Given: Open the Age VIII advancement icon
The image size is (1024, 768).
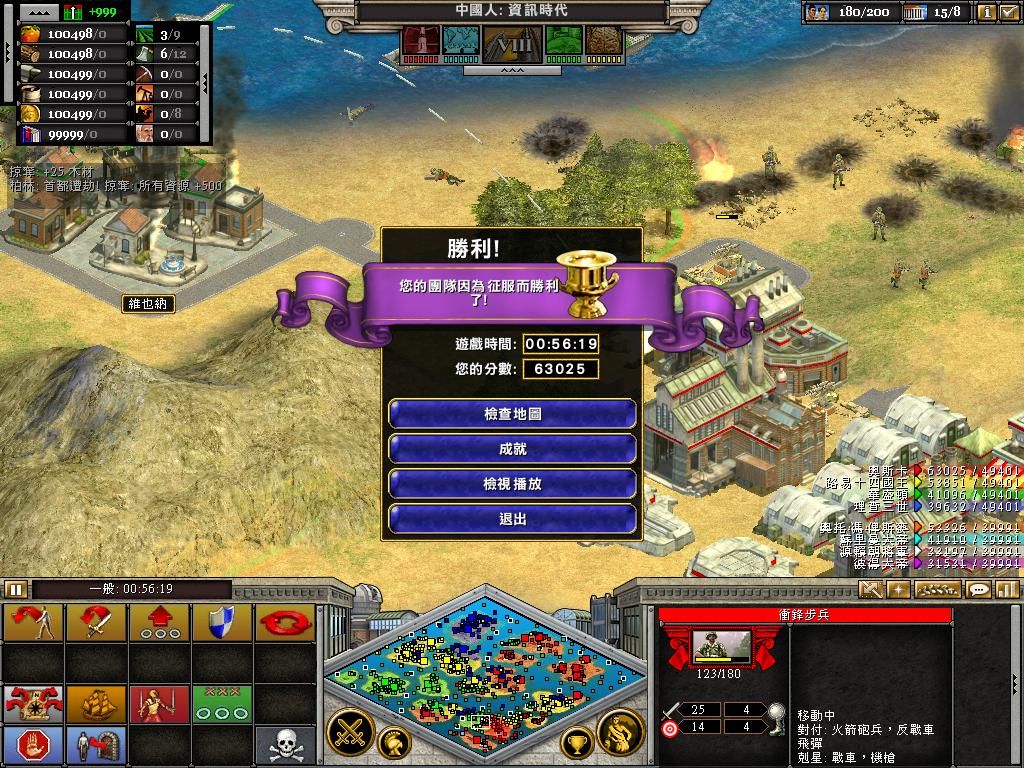Looking at the screenshot, I should click(x=512, y=43).
